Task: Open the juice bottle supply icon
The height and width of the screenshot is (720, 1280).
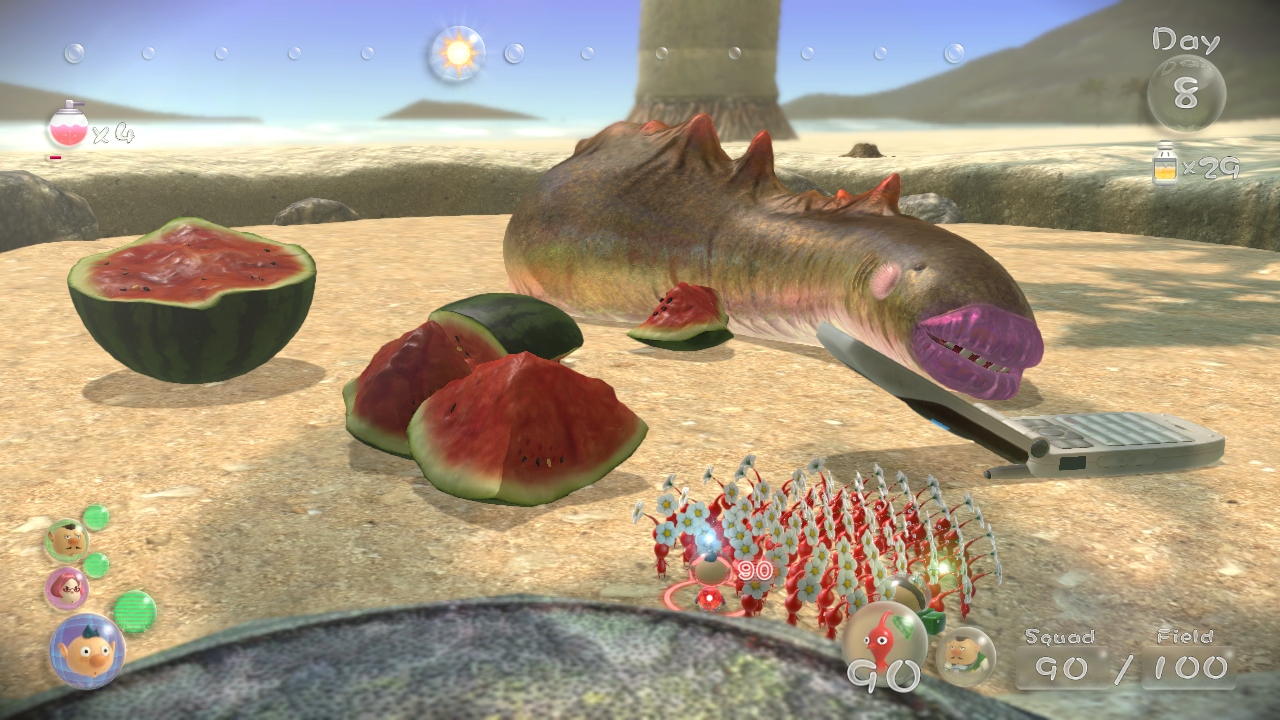Action: [x=1165, y=165]
